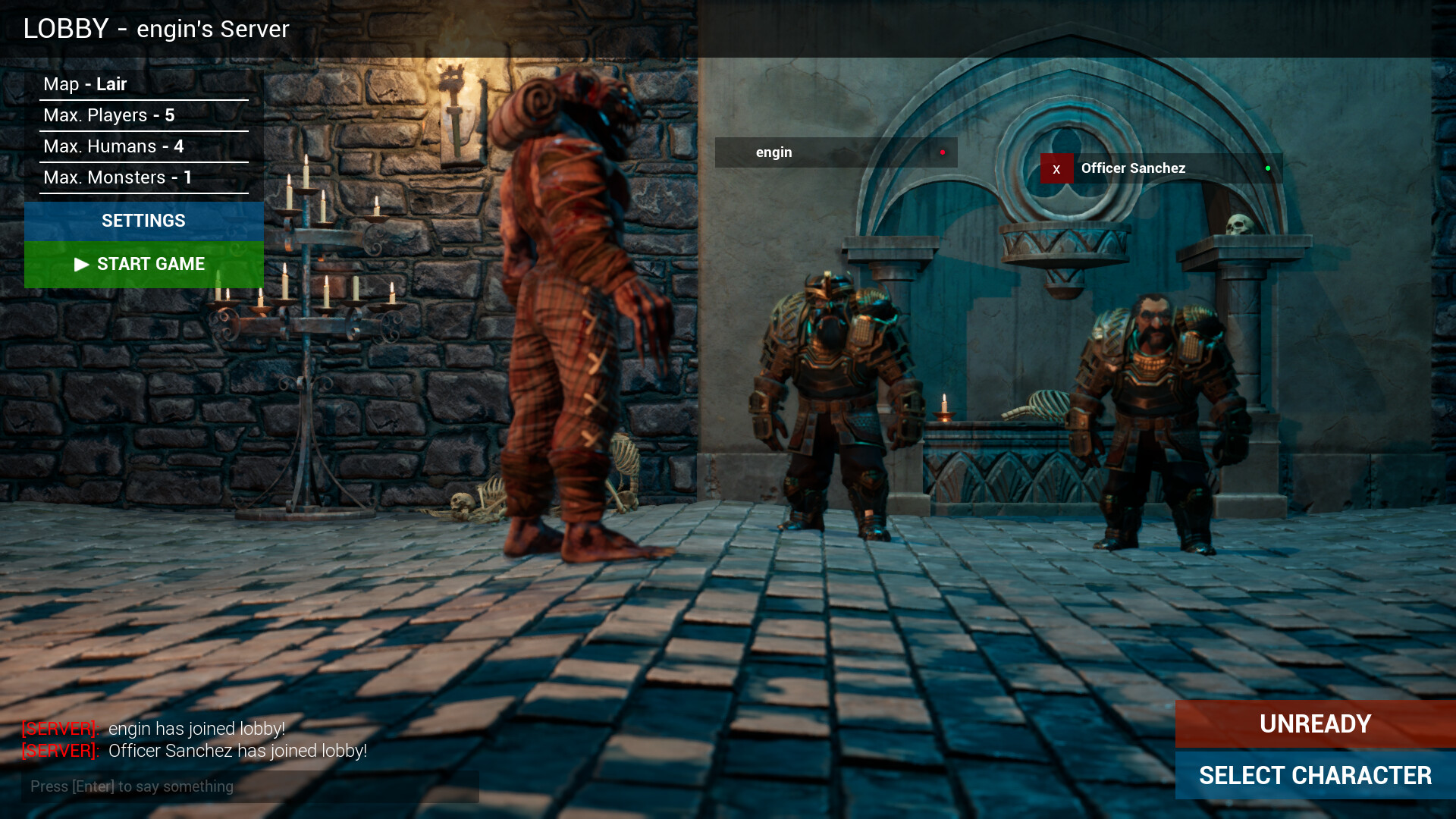This screenshot has height=819, width=1456.
Task: Click the green status dot beside Officer Sanchez
Action: coord(1267,168)
